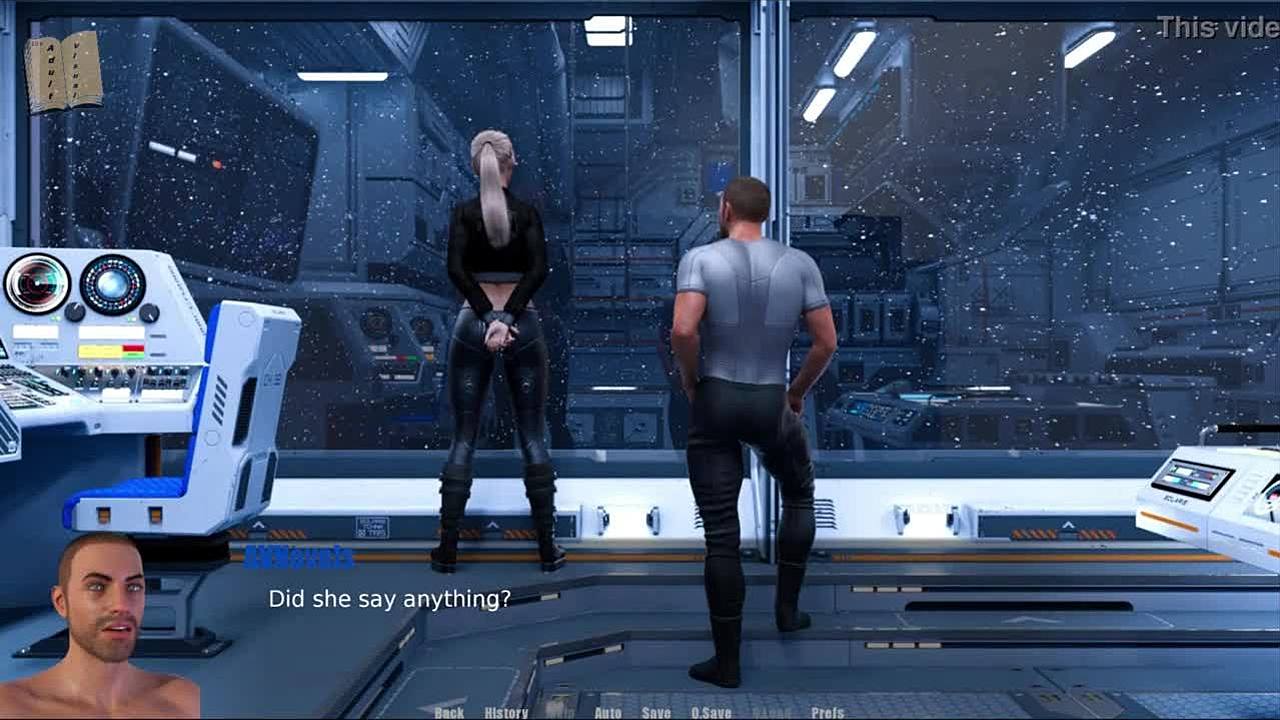Open the Prefs settings menu
The height and width of the screenshot is (720, 1280).
click(x=828, y=712)
